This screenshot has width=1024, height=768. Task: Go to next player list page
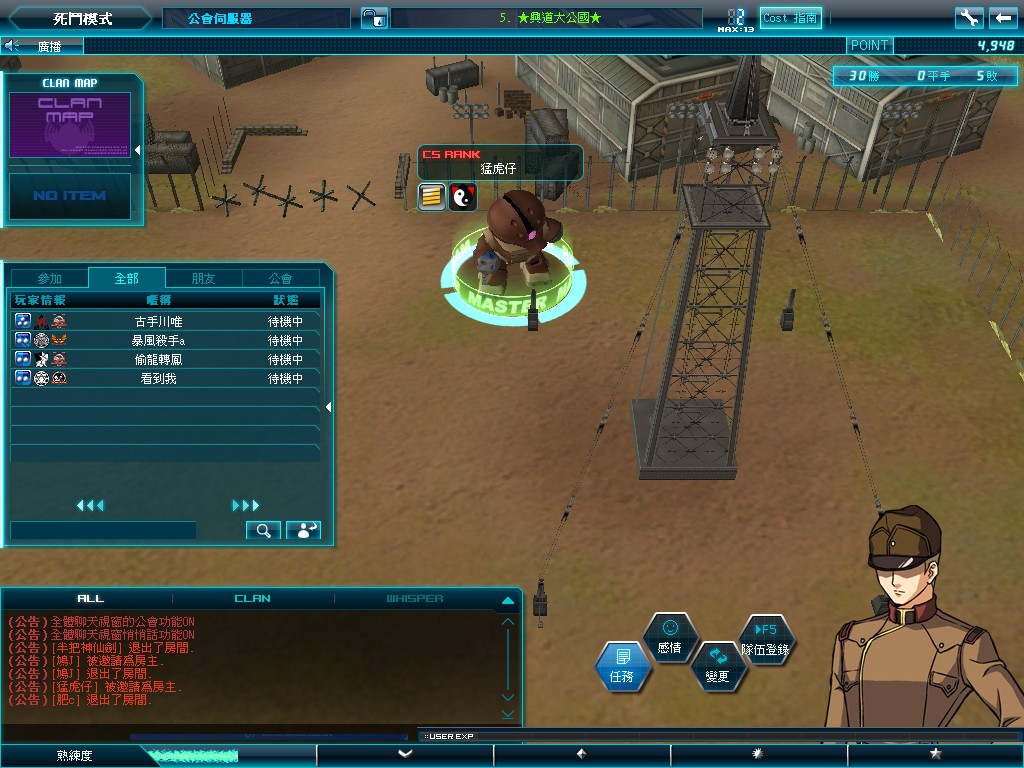coord(245,506)
